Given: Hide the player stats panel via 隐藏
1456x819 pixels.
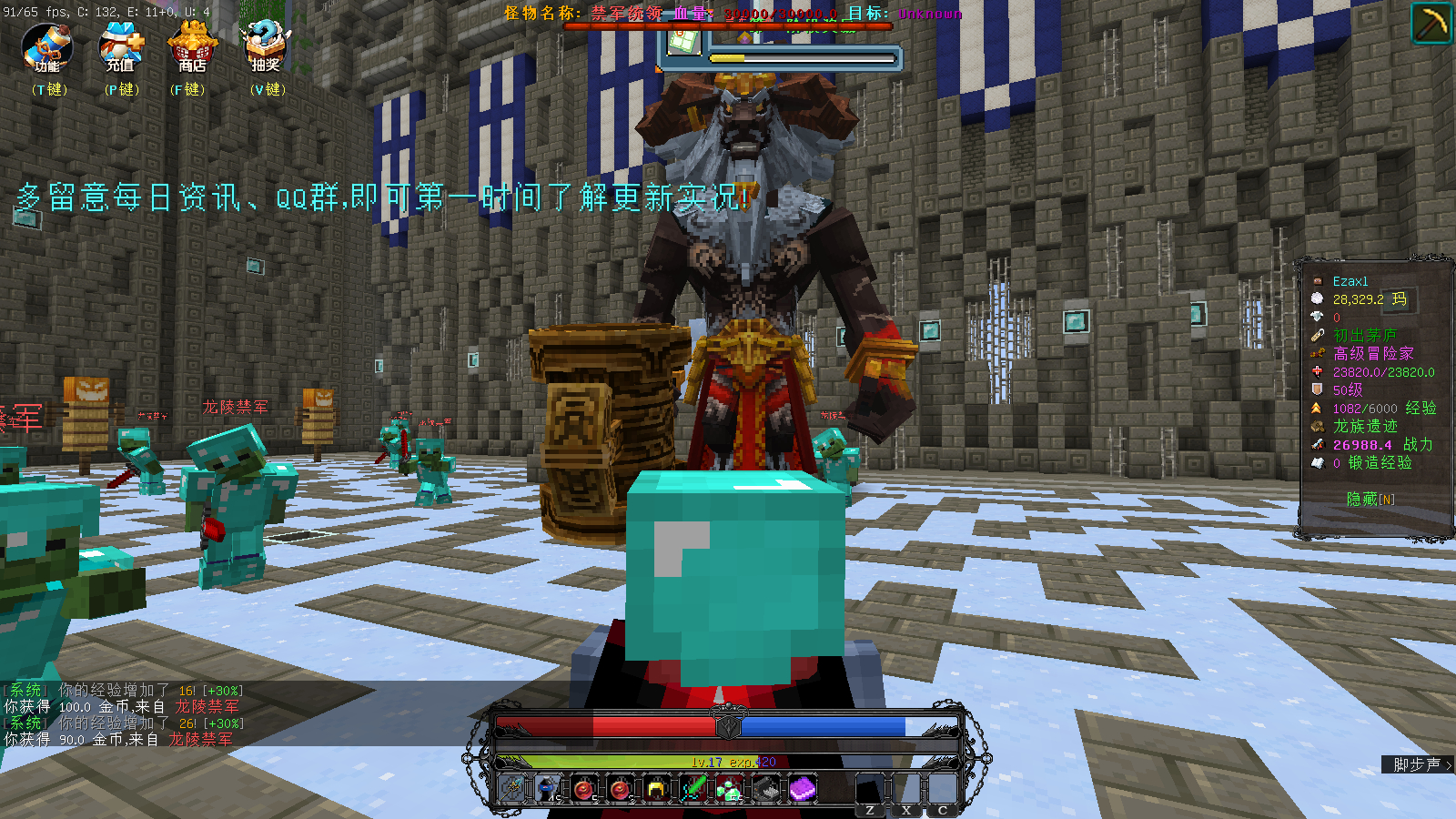Looking at the screenshot, I should pyautogui.click(x=1370, y=499).
